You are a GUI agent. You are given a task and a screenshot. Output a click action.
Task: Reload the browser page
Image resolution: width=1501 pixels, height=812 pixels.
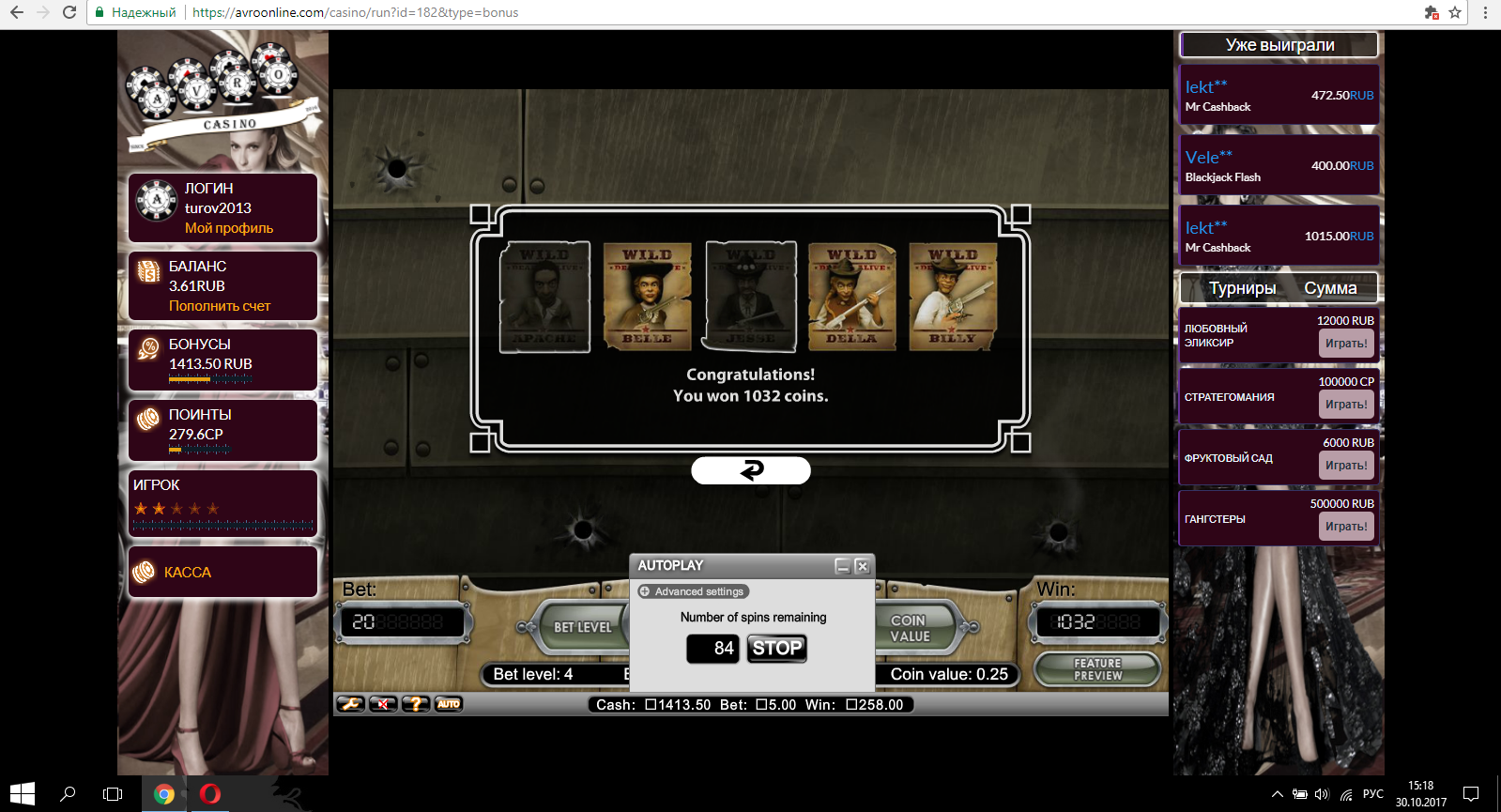[69, 12]
